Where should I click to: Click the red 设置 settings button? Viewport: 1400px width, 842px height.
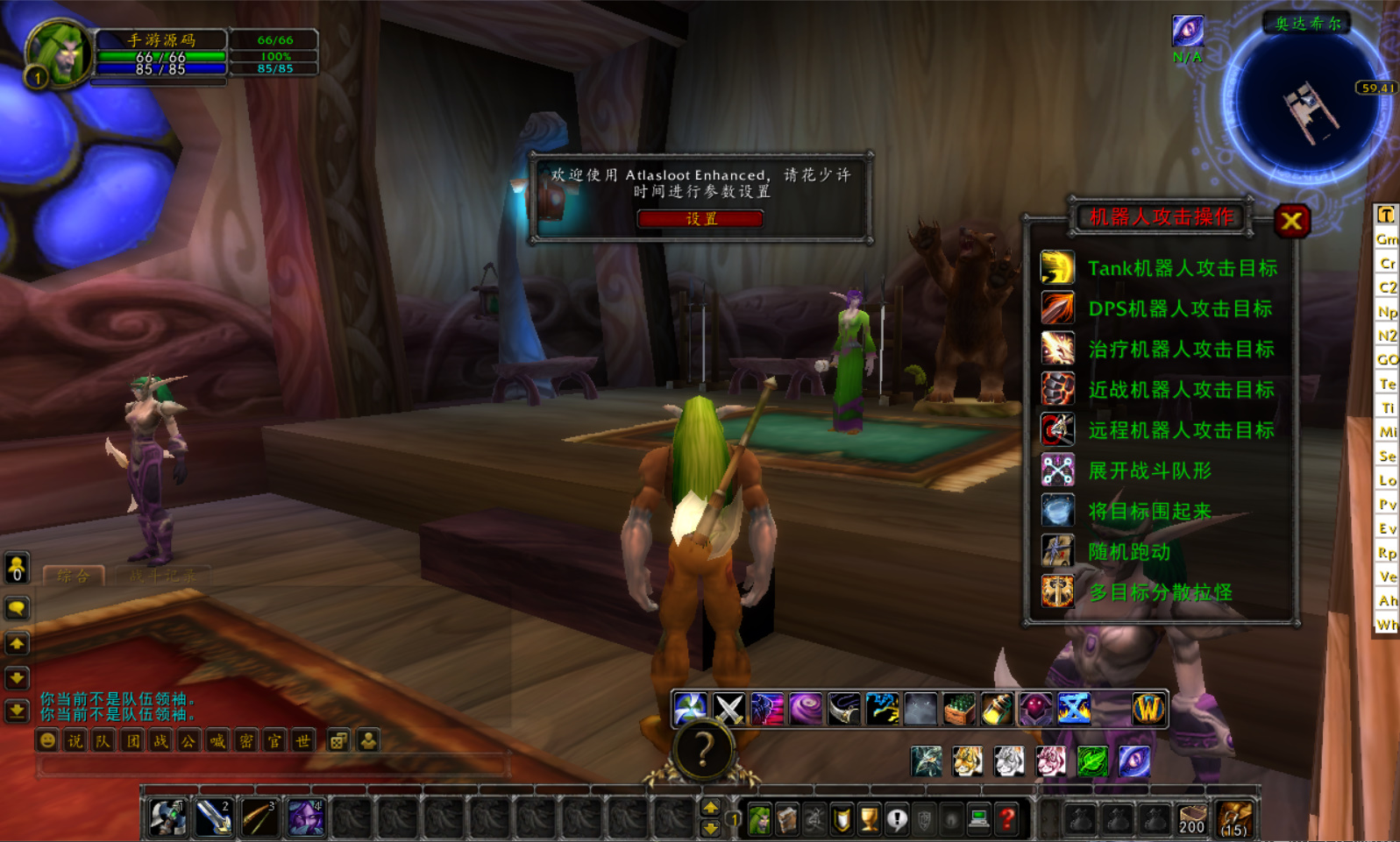pyautogui.click(x=700, y=219)
